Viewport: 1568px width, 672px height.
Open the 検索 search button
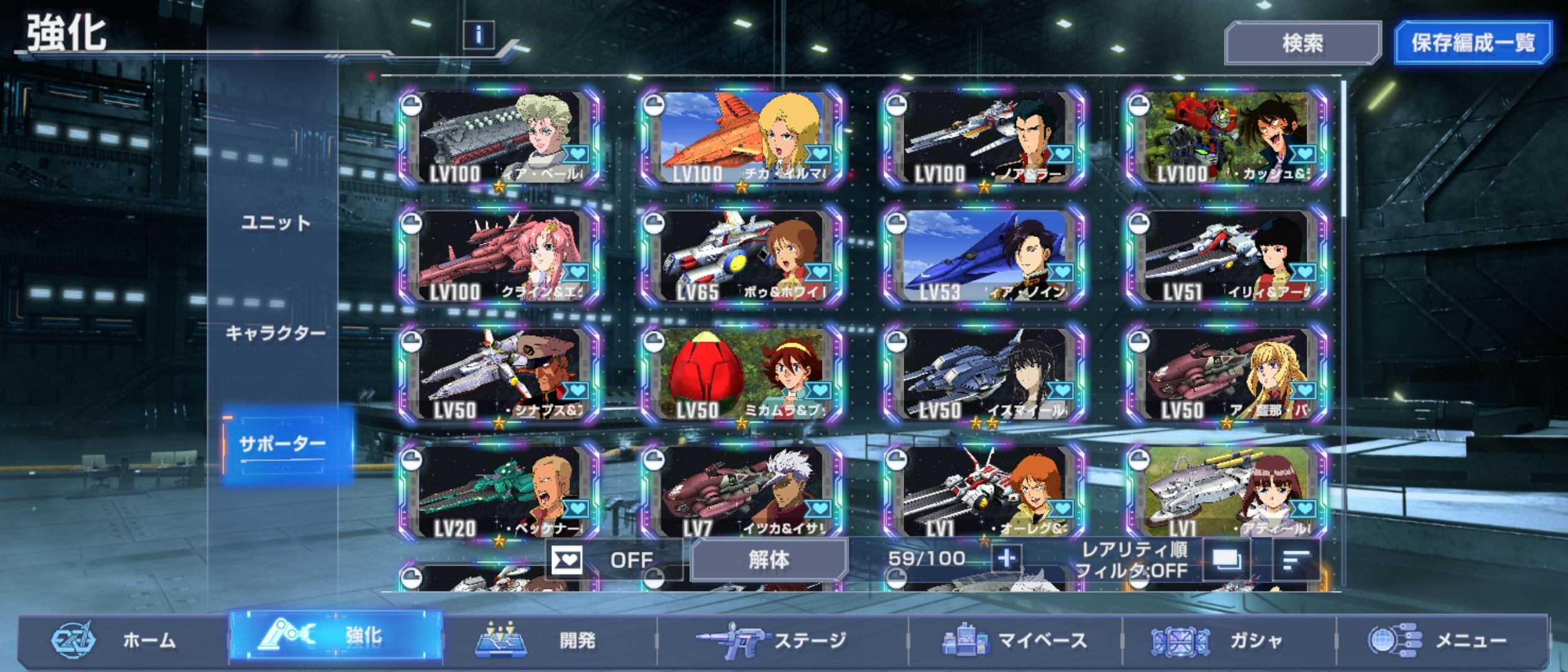1302,43
